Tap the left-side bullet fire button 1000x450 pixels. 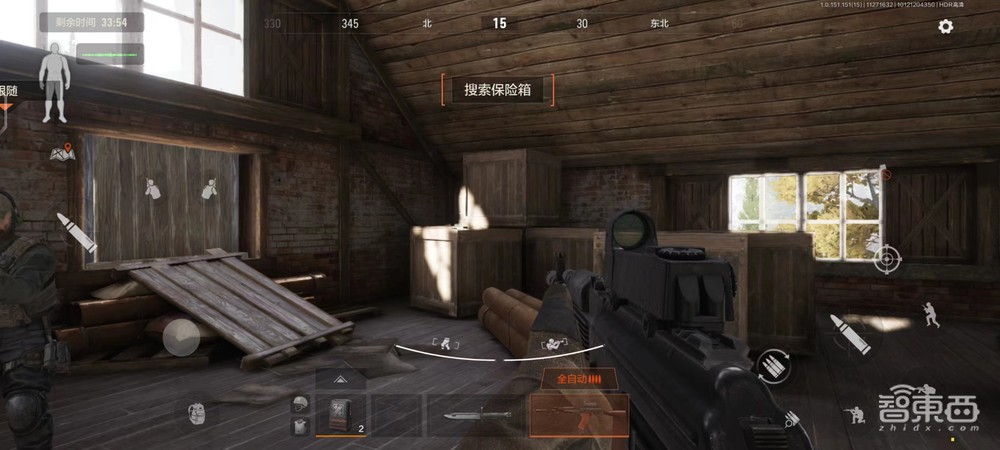tap(76, 232)
